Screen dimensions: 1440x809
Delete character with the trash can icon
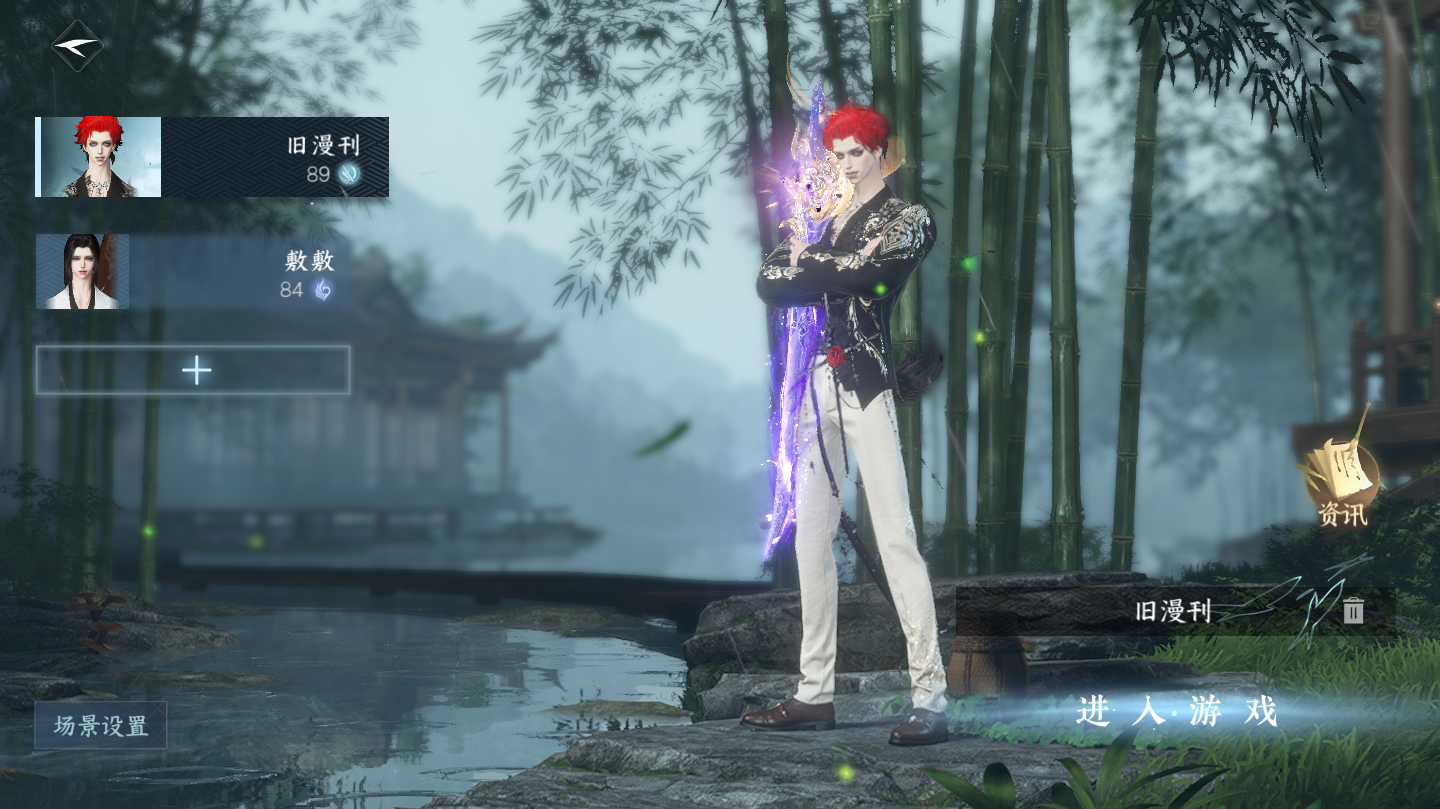pos(1353,611)
